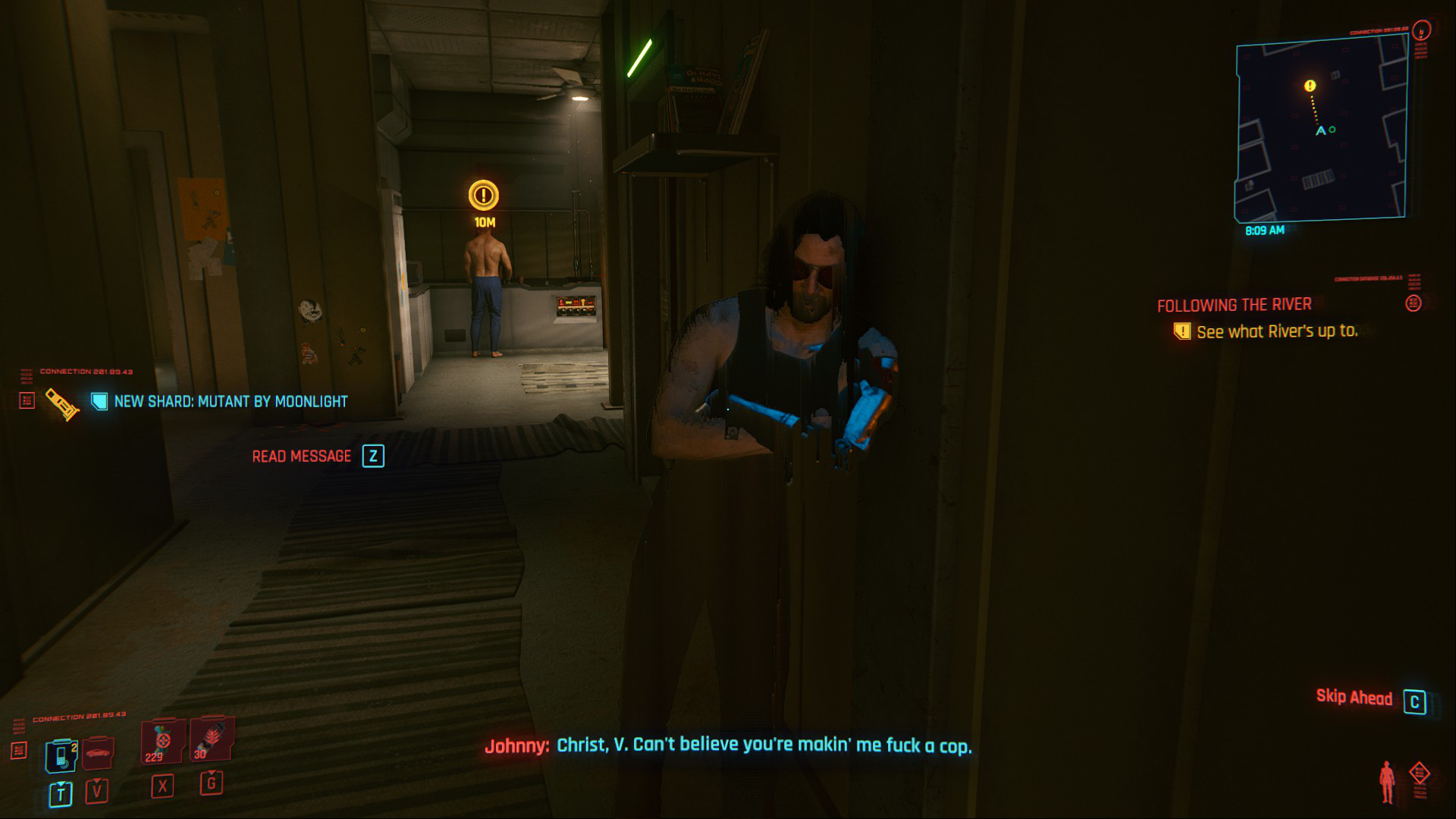Viewport: 1456px width, 819px height.
Task: Open the phone with two unread messages
Action: coord(61,755)
